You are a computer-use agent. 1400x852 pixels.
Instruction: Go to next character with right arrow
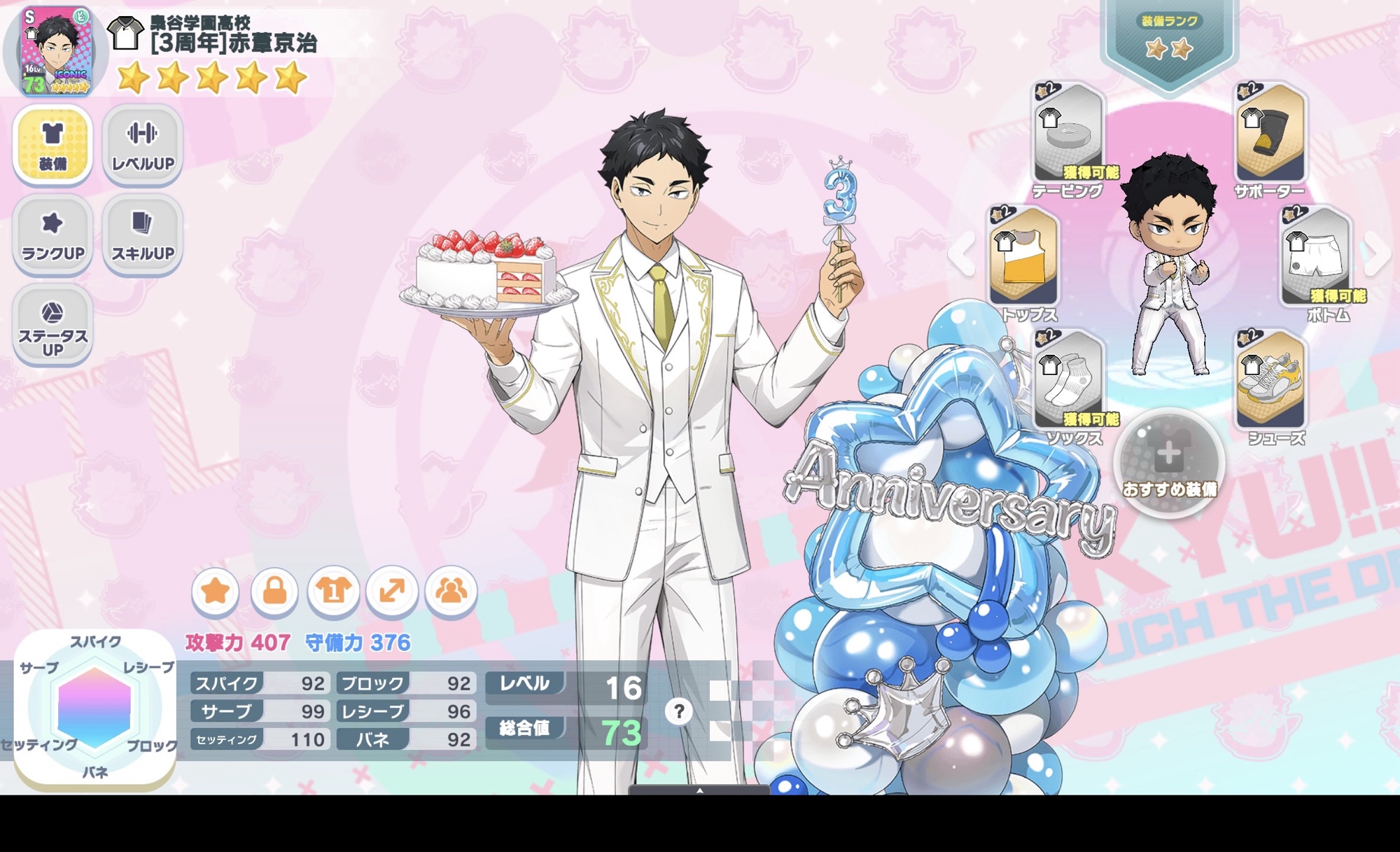(x=1378, y=255)
